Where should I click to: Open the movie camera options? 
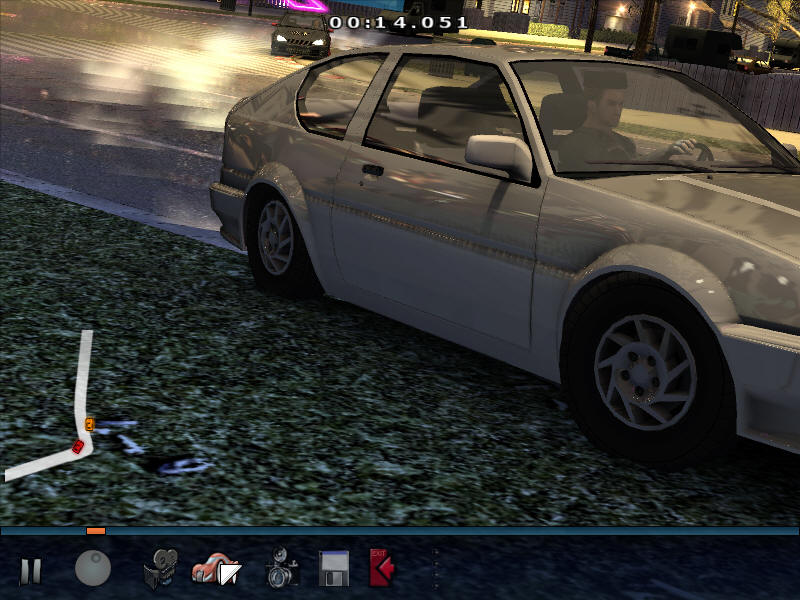(x=160, y=570)
